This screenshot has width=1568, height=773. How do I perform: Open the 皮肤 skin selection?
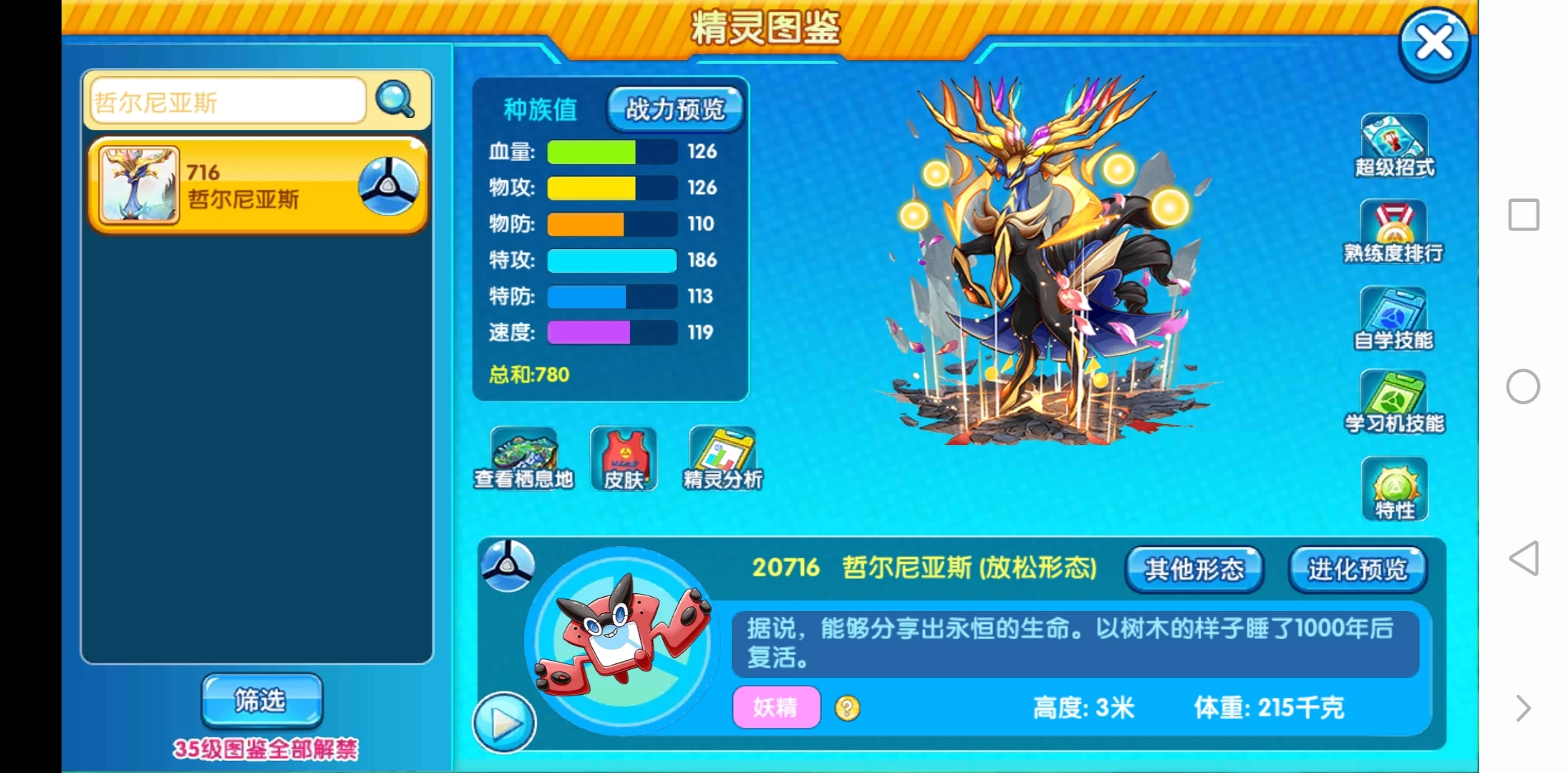(x=622, y=458)
